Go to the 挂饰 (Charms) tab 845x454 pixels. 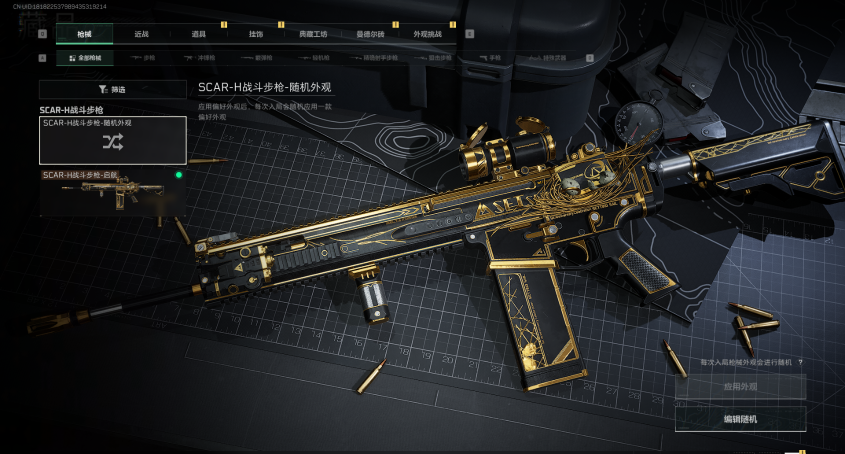(x=256, y=34)
